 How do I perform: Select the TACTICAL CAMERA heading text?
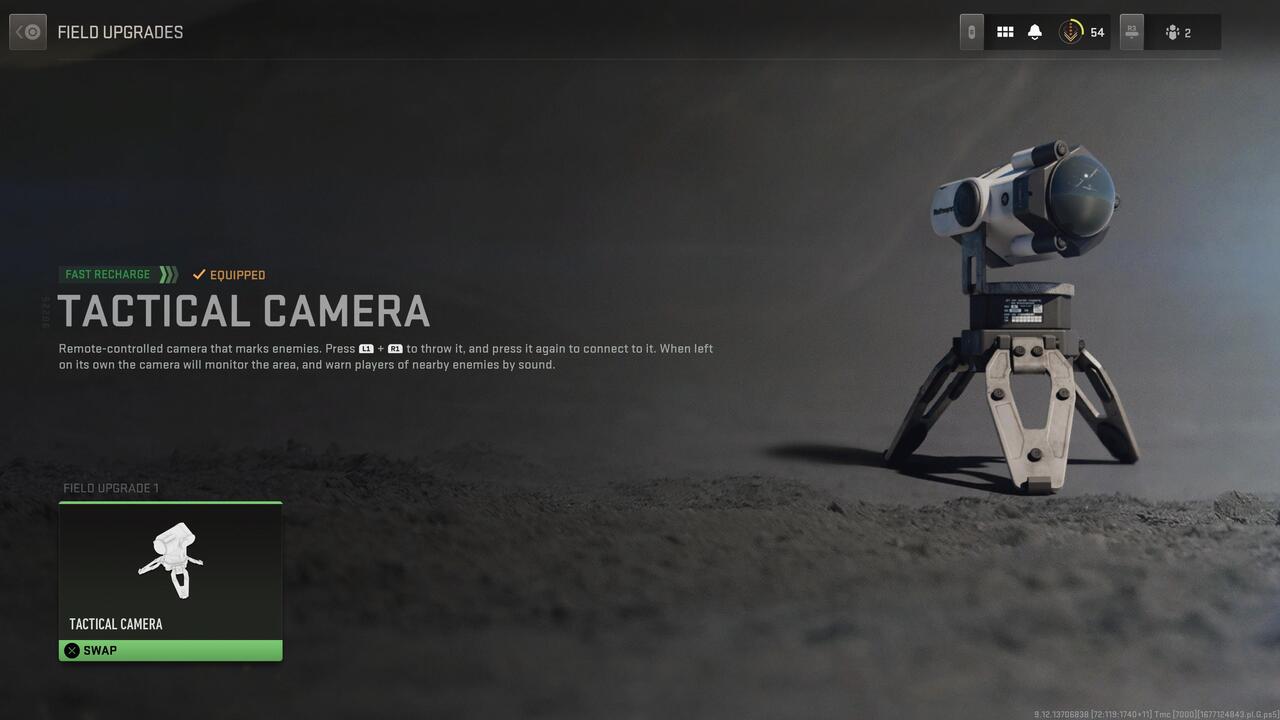click(x=245, y=311)
